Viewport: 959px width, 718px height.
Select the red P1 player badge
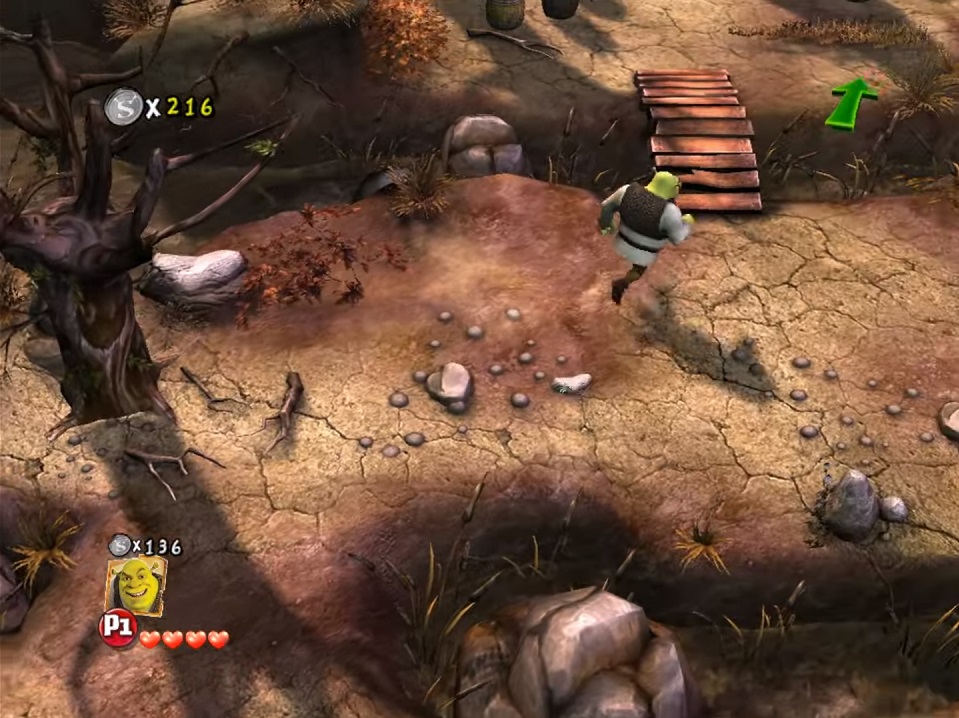click(x=117, y=629)
